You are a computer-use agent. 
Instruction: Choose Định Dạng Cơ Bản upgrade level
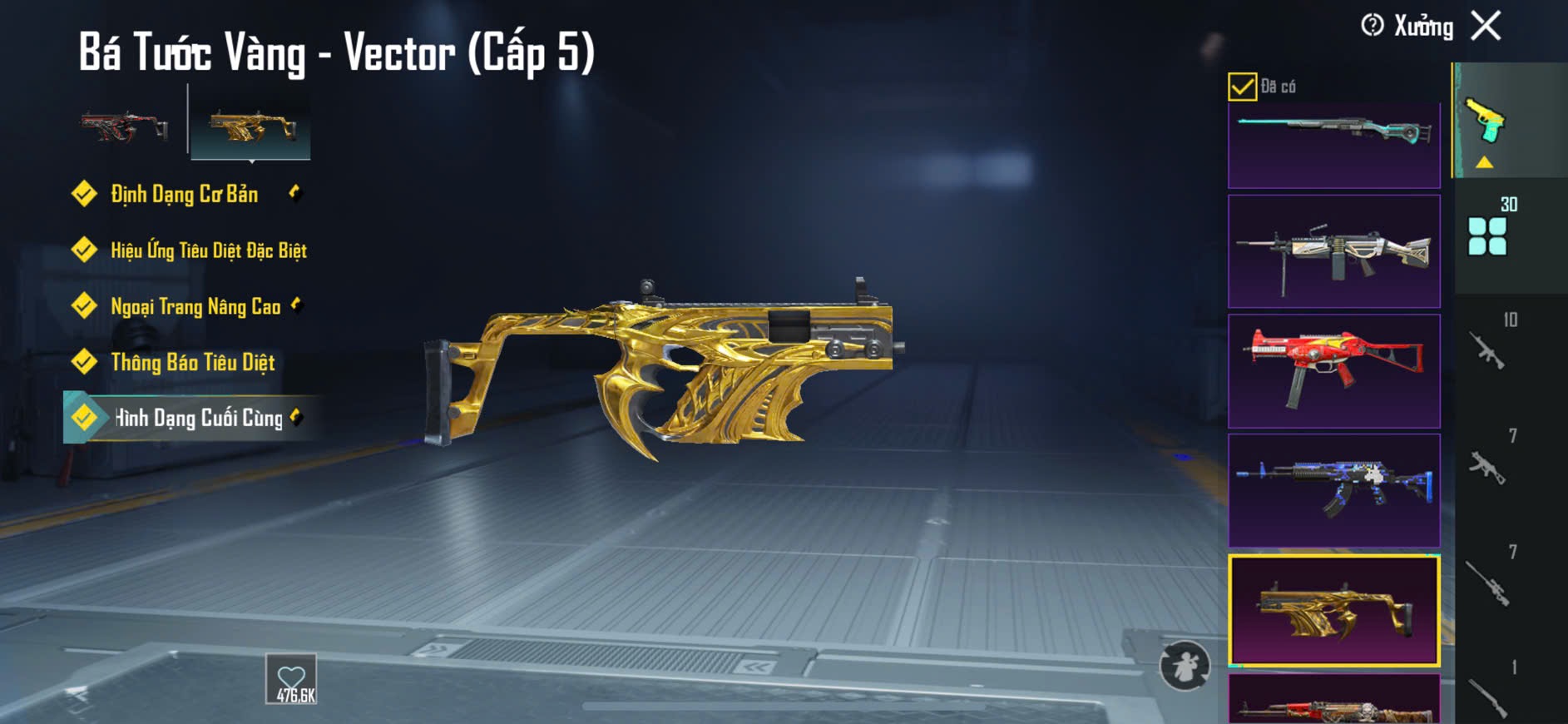[x=184, y=195]
